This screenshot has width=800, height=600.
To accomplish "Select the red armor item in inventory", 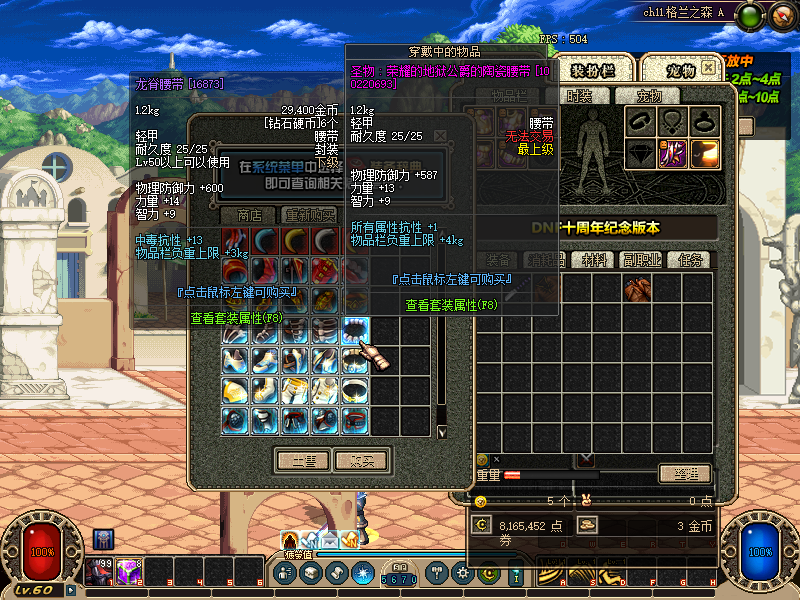I will (637, 290).
